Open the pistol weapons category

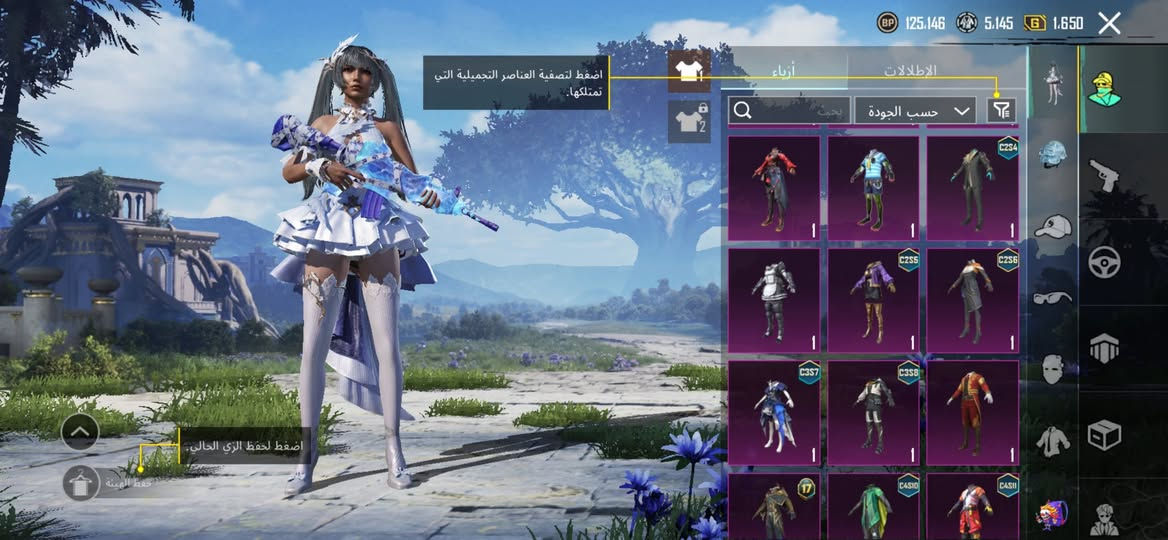point(1103,176)
